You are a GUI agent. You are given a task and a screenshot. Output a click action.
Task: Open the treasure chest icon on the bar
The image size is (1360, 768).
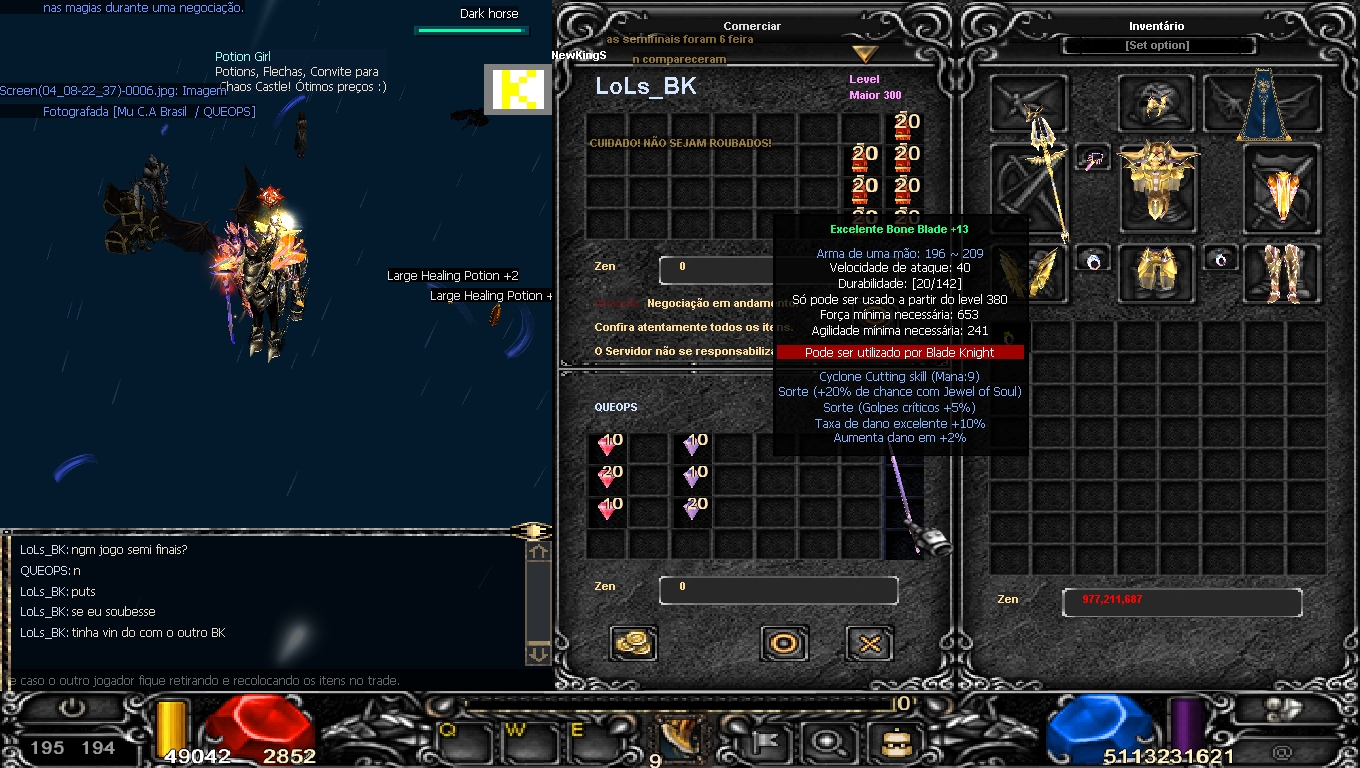890,742
